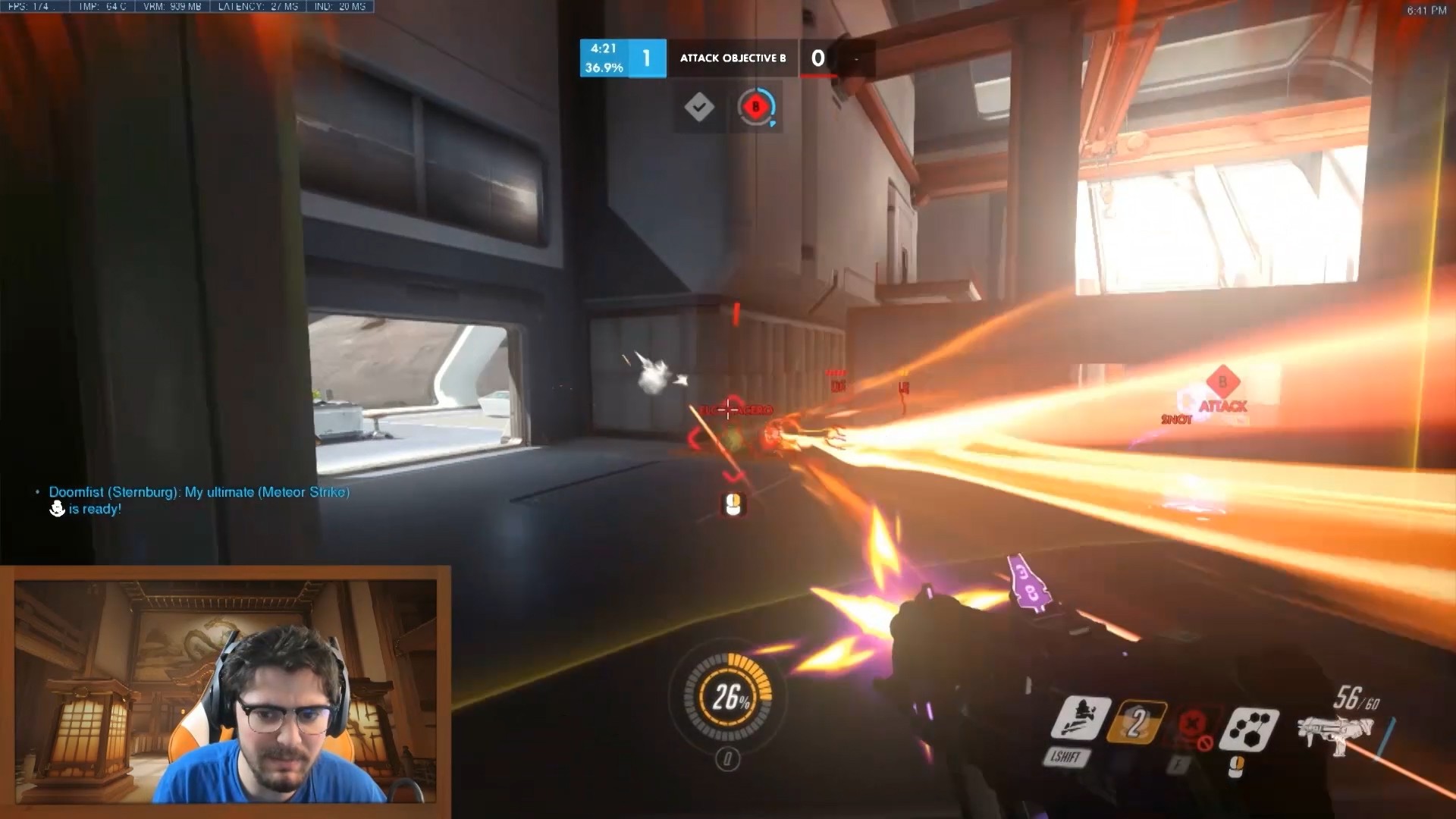Click the disabled red ability icon
This screenshot has width=1456, height=819.
[1193, 725]
